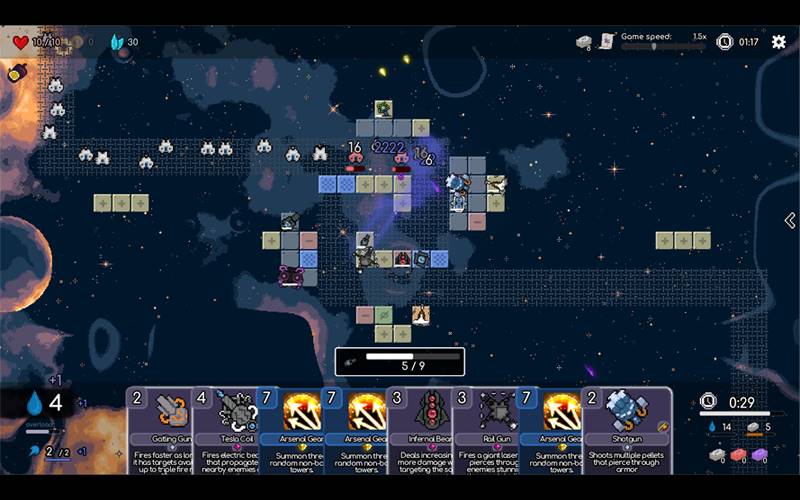Click the grey block deck icon
The width and height of the screenshot is (800, 500).
(584, 41)
